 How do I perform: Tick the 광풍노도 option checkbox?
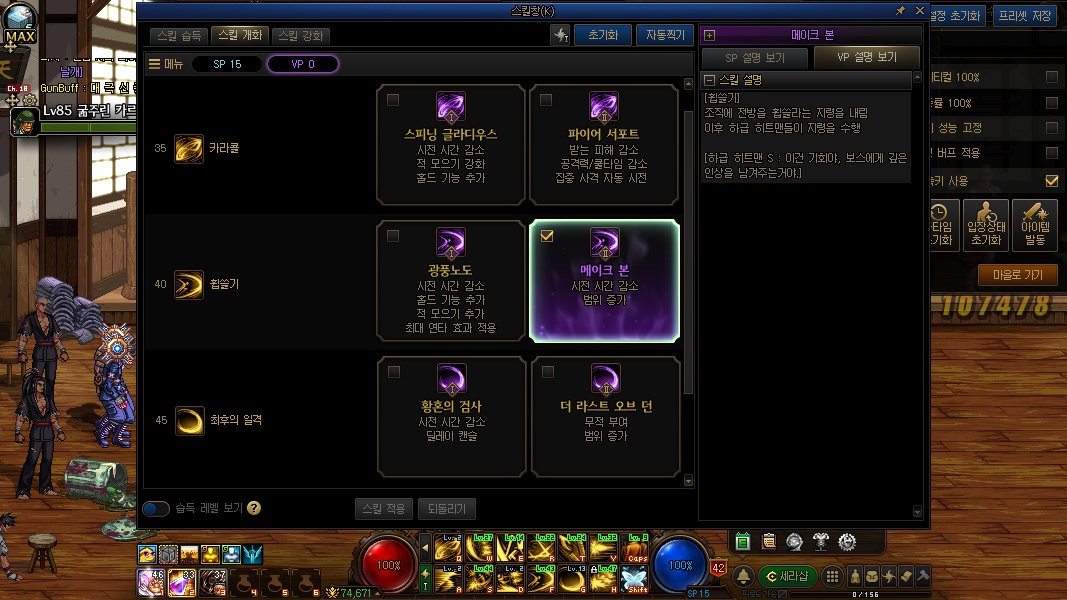pos(393,236)
